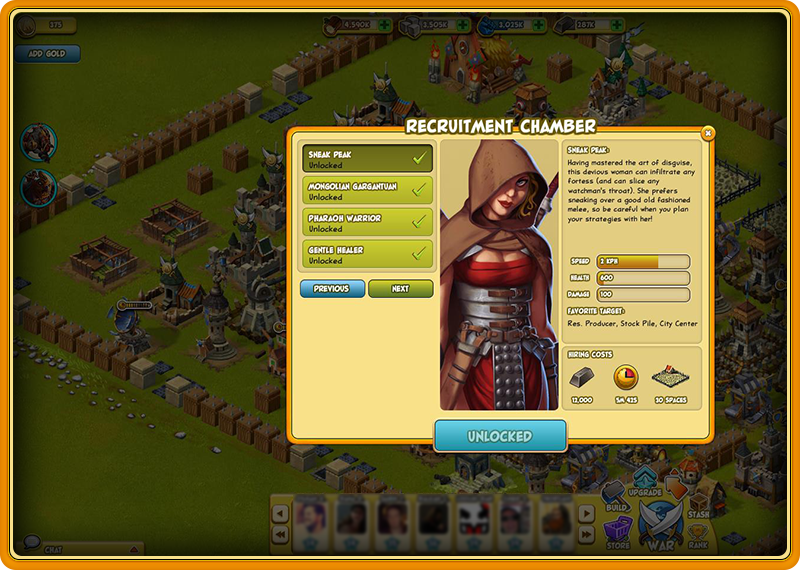View the Rank trophy screen
The width and height of the screenshot is (800, 570).
700,535
